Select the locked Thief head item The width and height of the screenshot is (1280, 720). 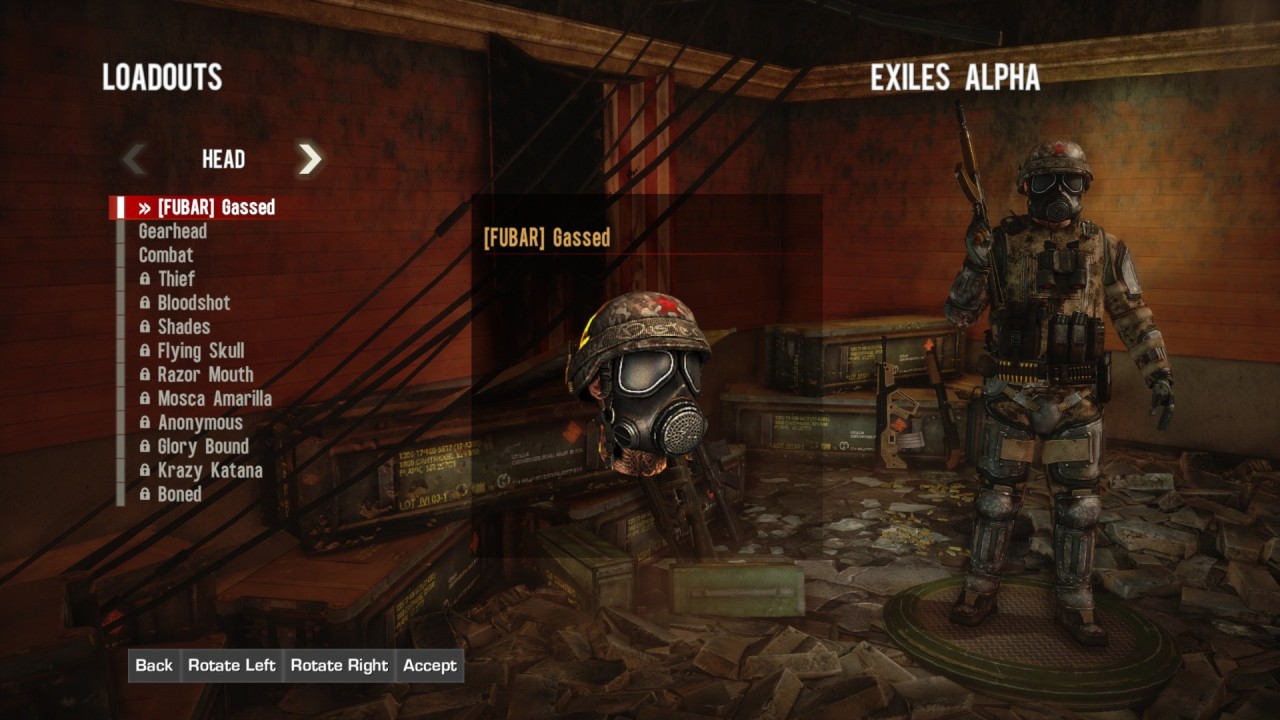coord(176,280)
